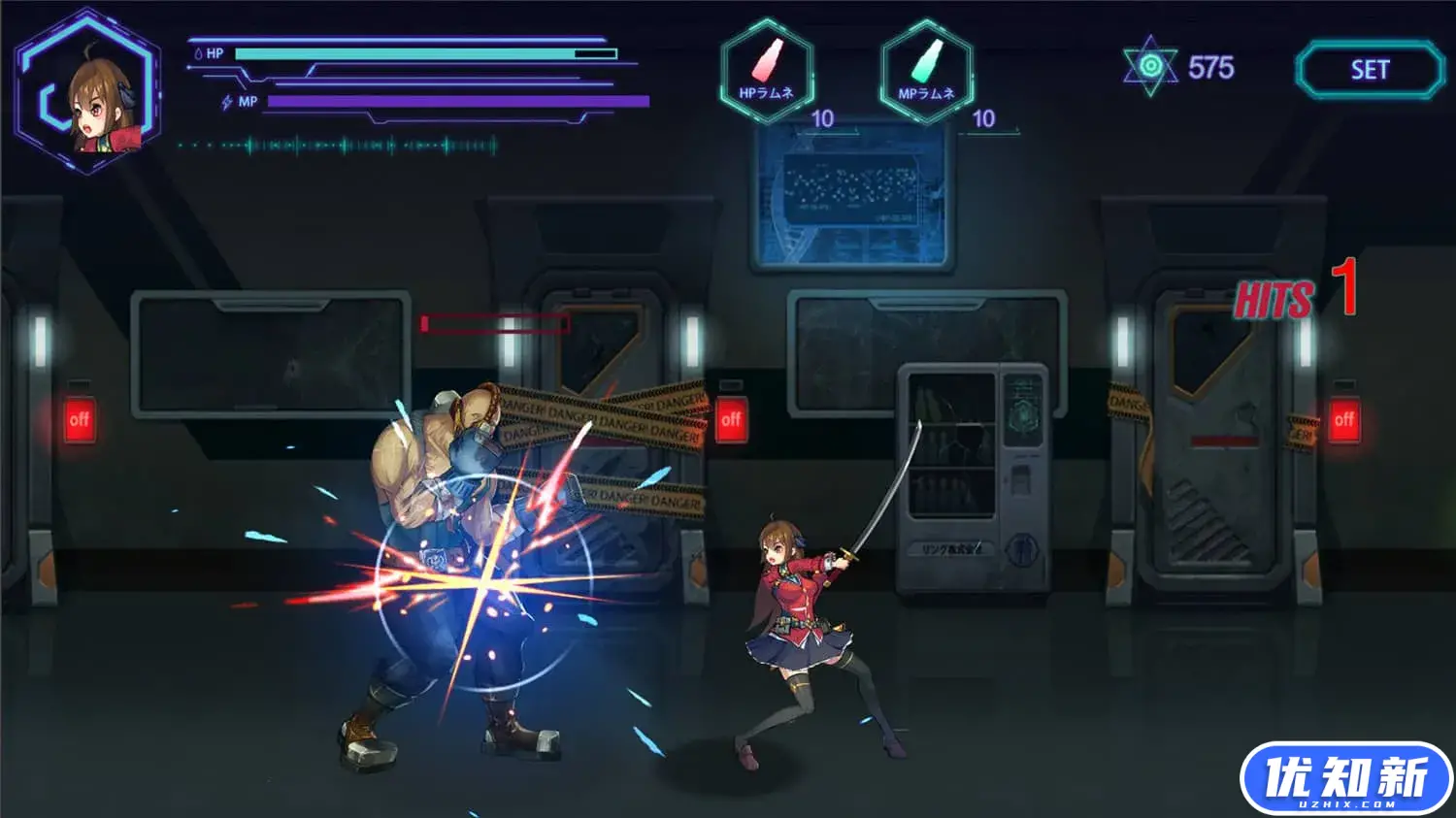Open the SET settings button
The height and width of the screenshot is (818, 1456).
click(x=1370, y=70)
